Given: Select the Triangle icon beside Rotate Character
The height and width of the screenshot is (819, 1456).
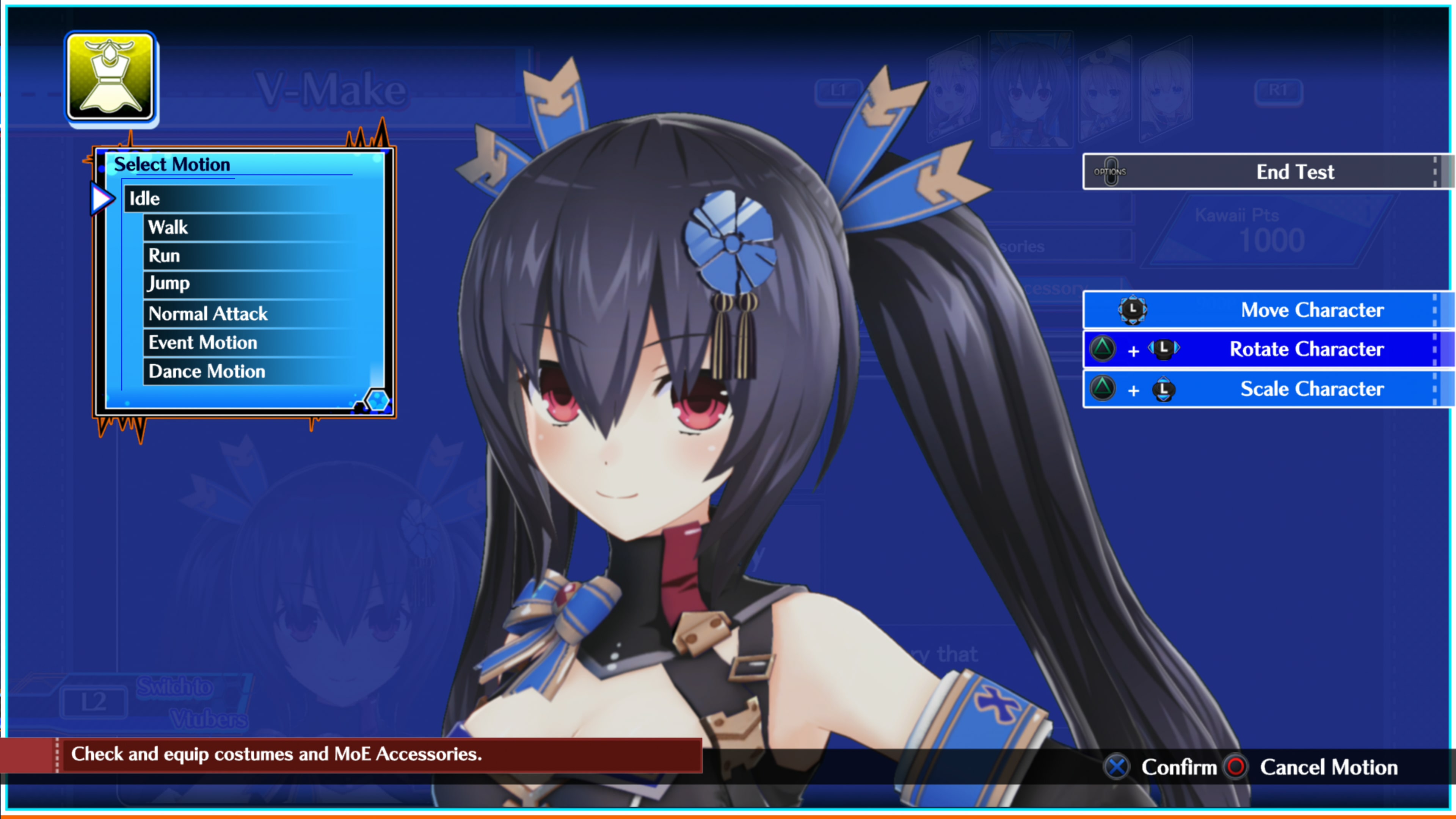Looking at the screenshot, I should 1103,349.
